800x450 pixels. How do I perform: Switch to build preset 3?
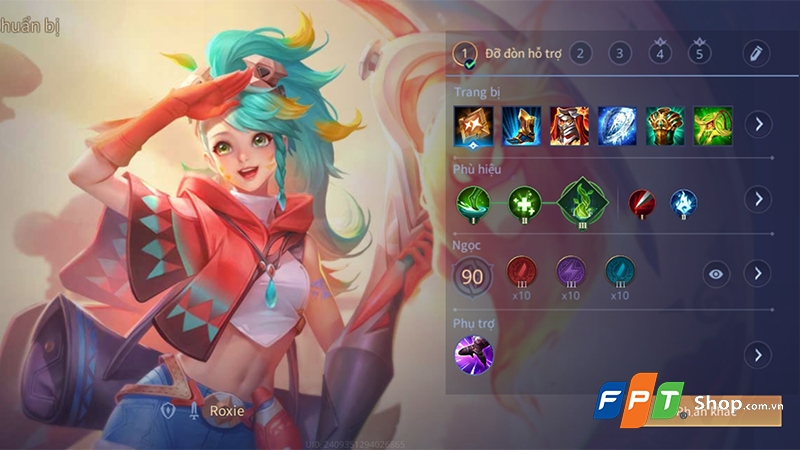[620, 53]
